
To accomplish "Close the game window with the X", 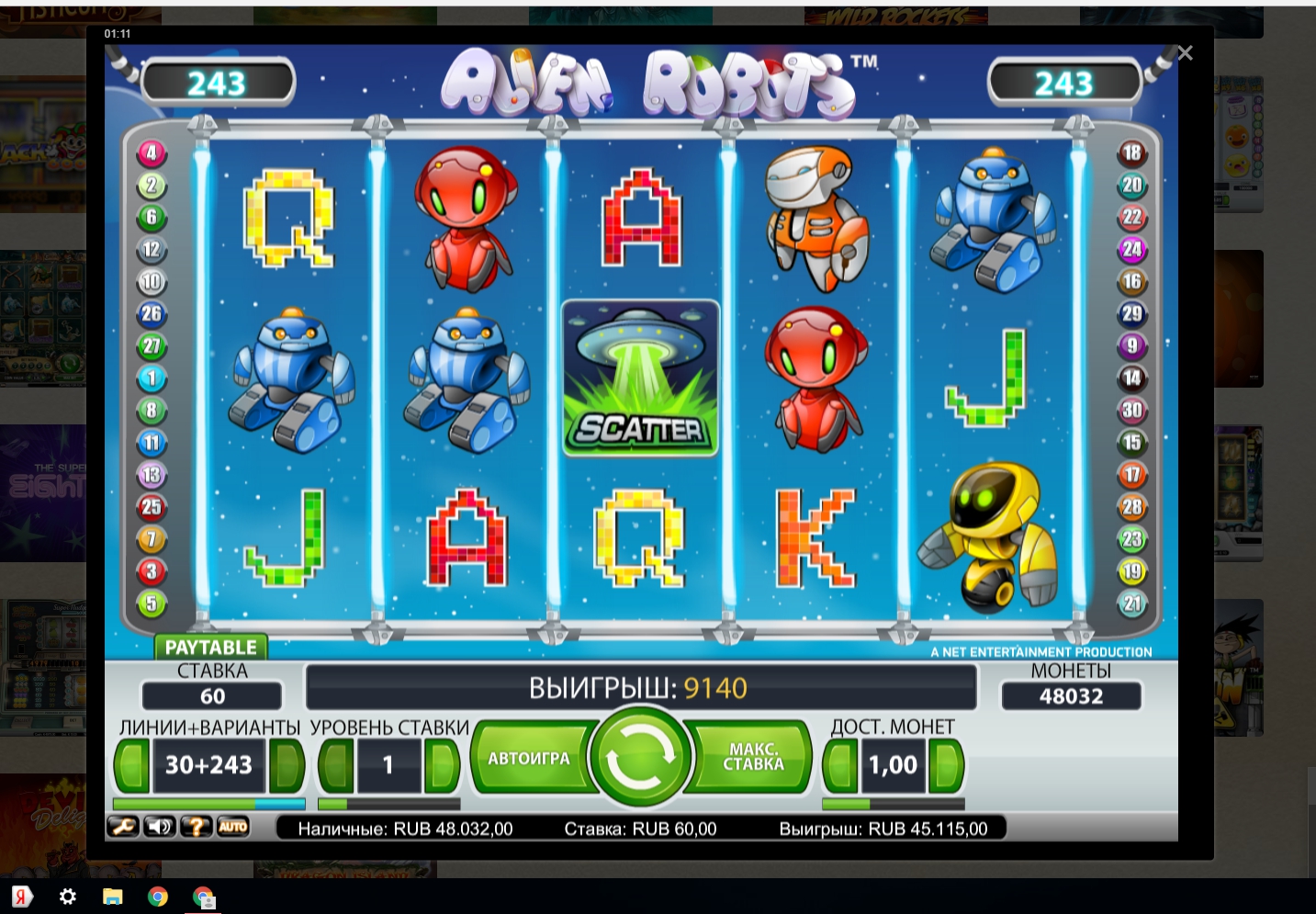I will [x=1185, y=53].
